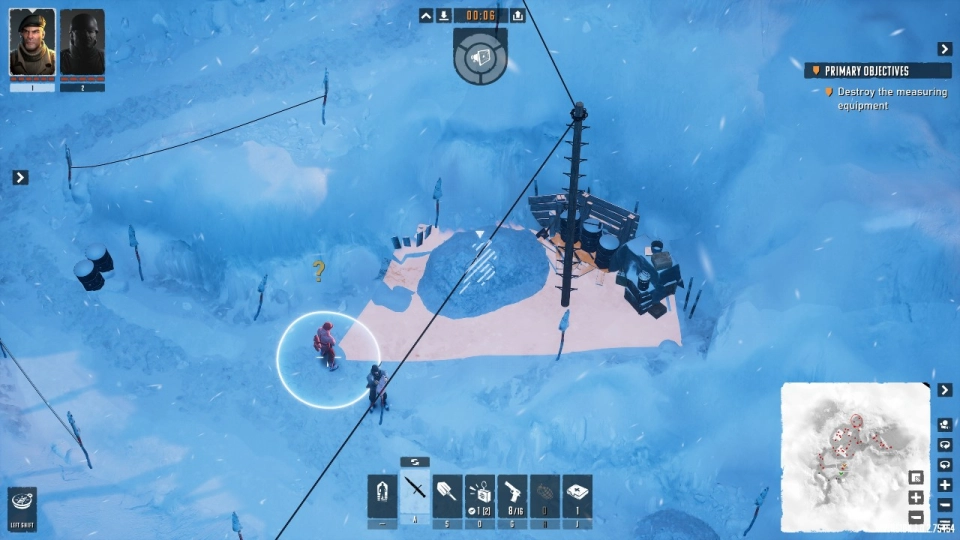Toggle the stance silhouette slot
This screenshot has width=960, height=540.
(382, 494)
